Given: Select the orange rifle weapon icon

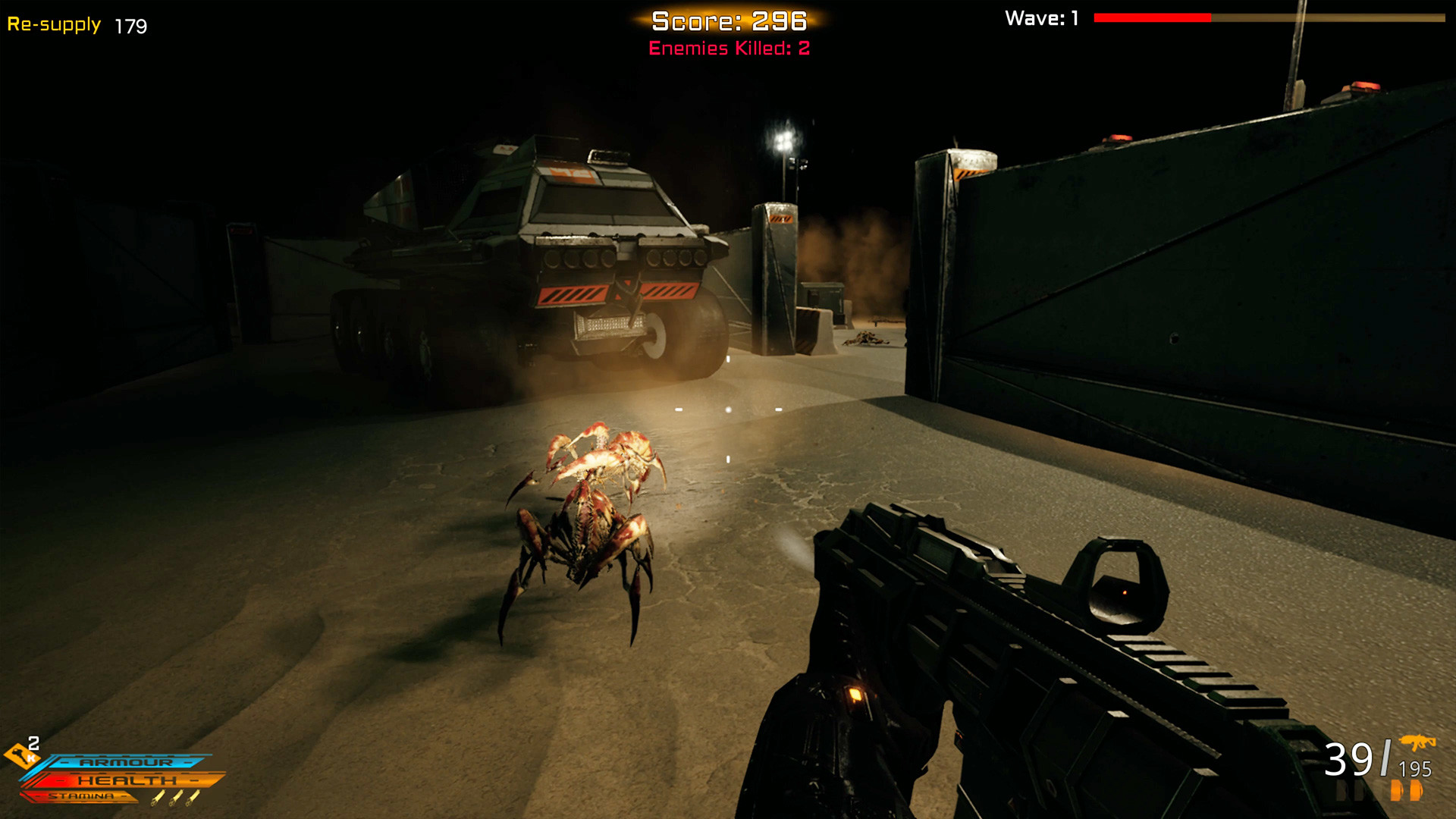Looking at the screenshot, I should 1417,742.
